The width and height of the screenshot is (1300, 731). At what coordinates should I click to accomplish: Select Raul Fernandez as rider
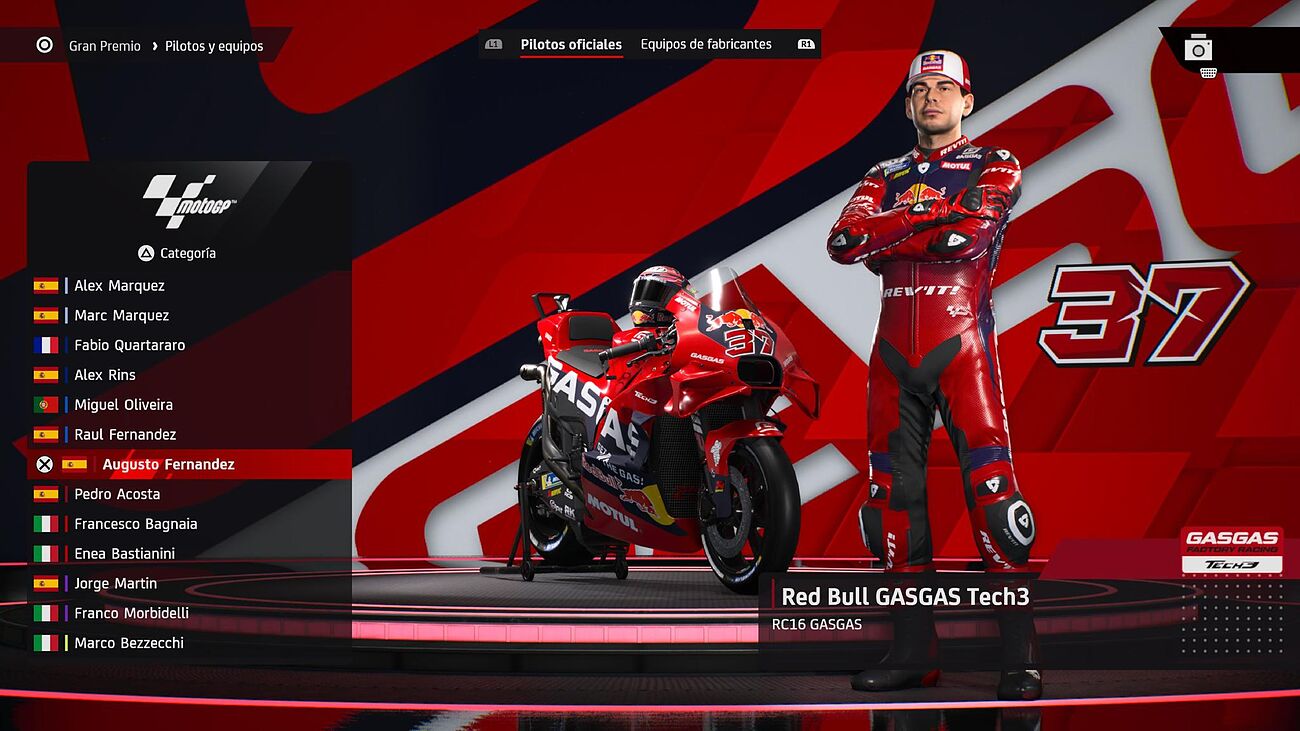pos(125,435)
